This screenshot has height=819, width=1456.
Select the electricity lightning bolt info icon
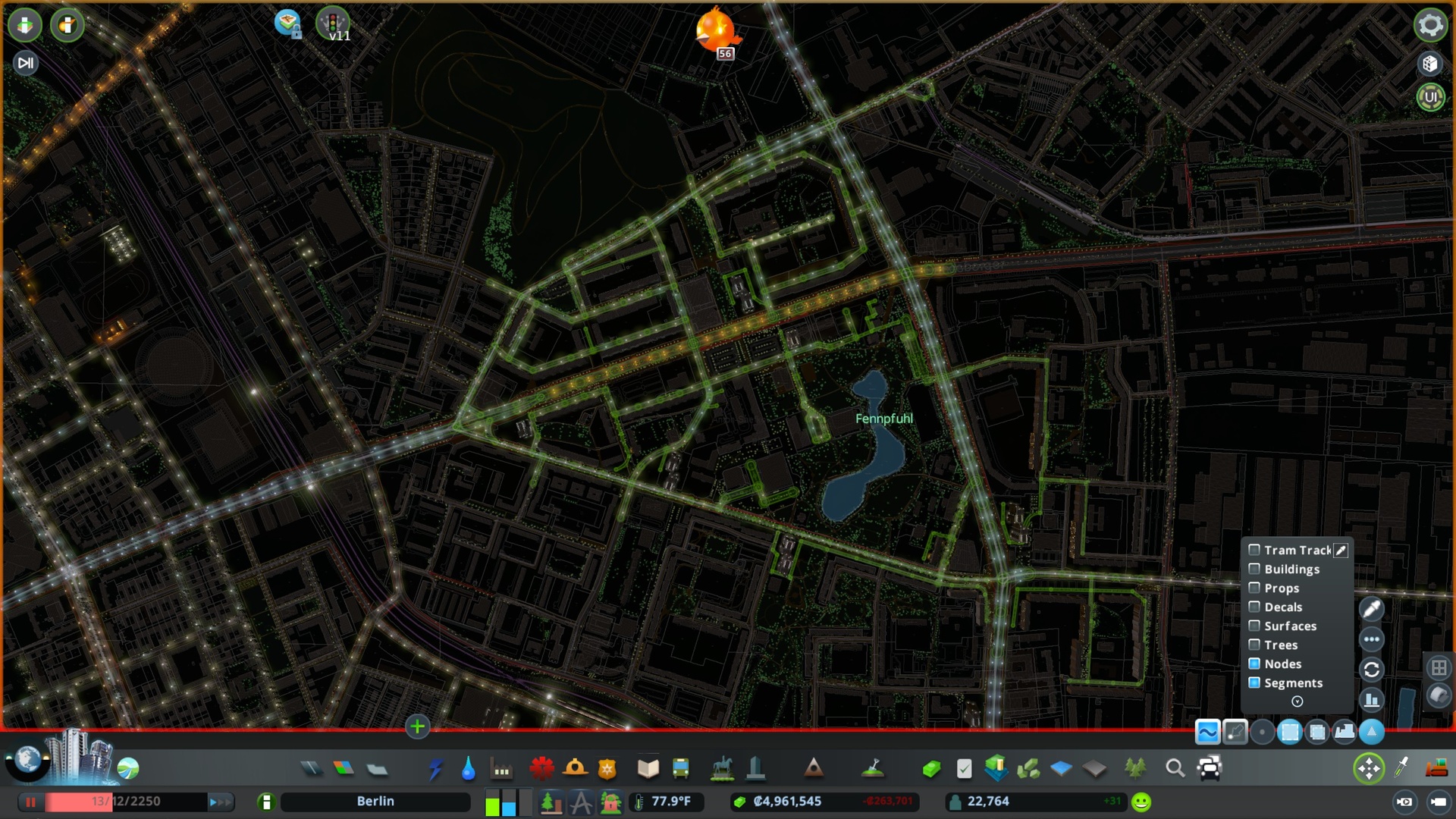[x=435, y=768]
